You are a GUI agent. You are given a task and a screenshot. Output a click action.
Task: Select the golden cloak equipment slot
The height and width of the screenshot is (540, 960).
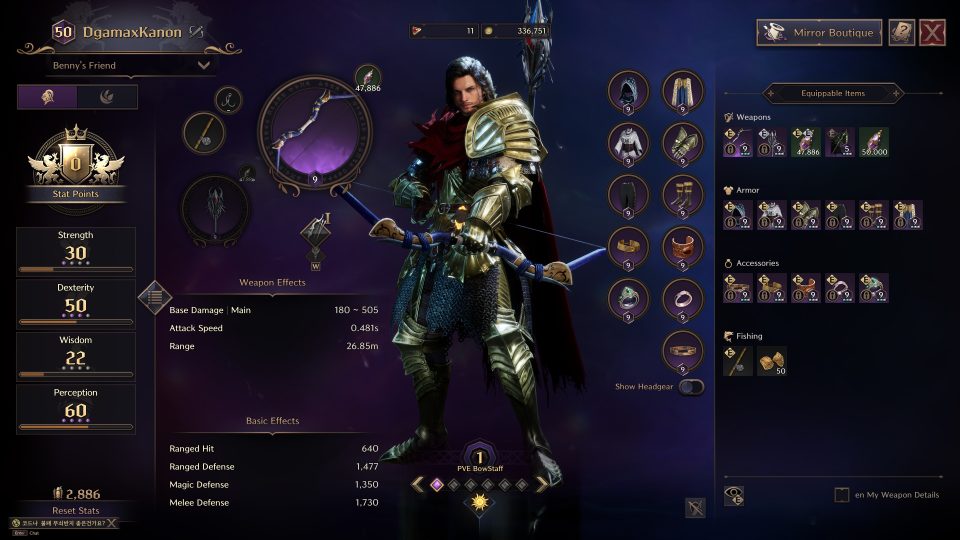[683, 92]
